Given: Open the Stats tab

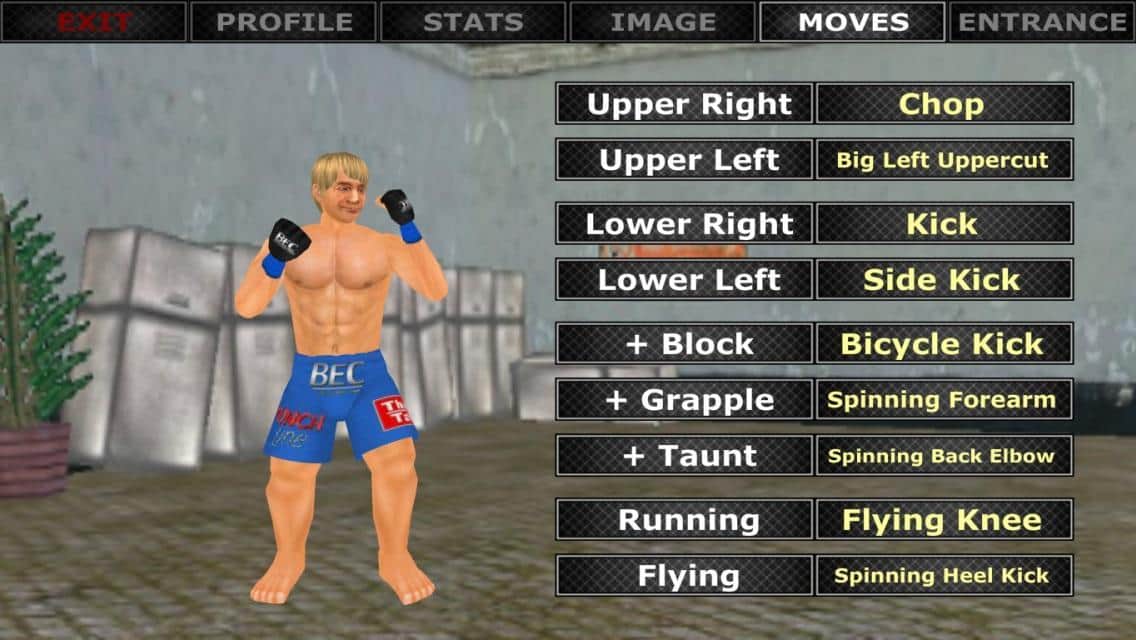Looking at the screenshot, I should [472, 22].
